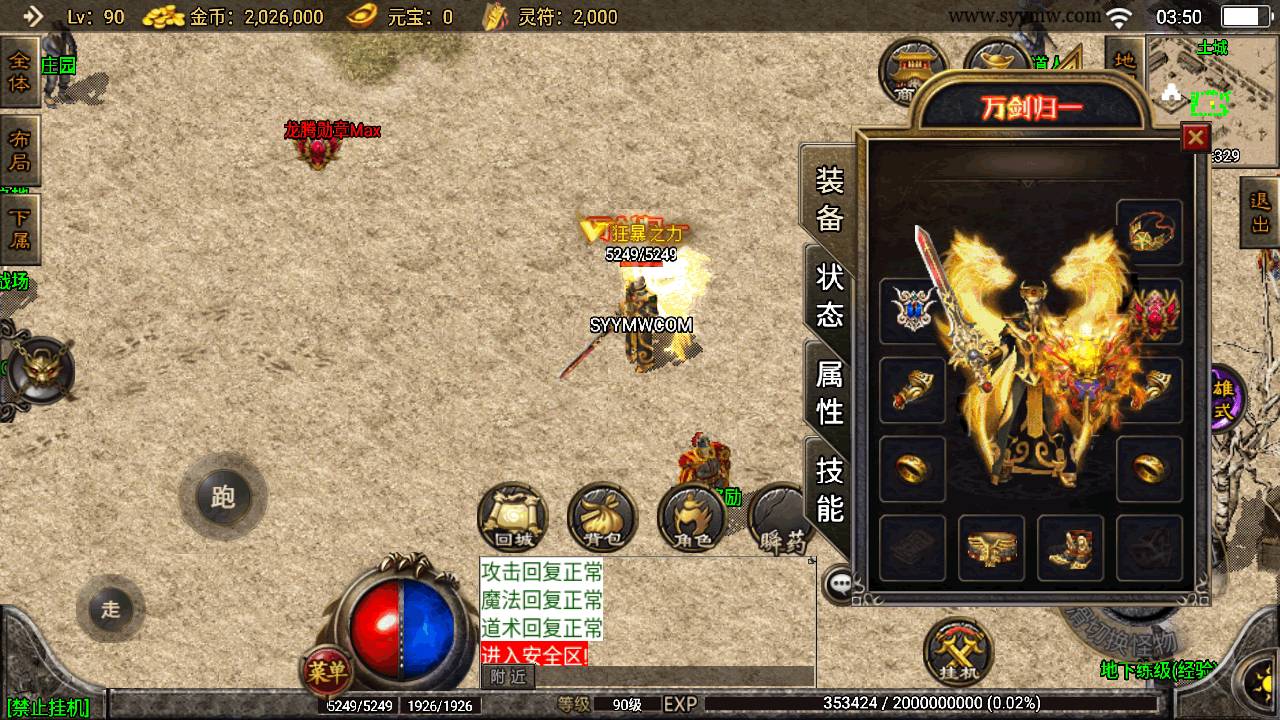Viewport: 1280px width, 720px height.
Task: Click the 全体 button on the left edge
Action: coord(20,72)
